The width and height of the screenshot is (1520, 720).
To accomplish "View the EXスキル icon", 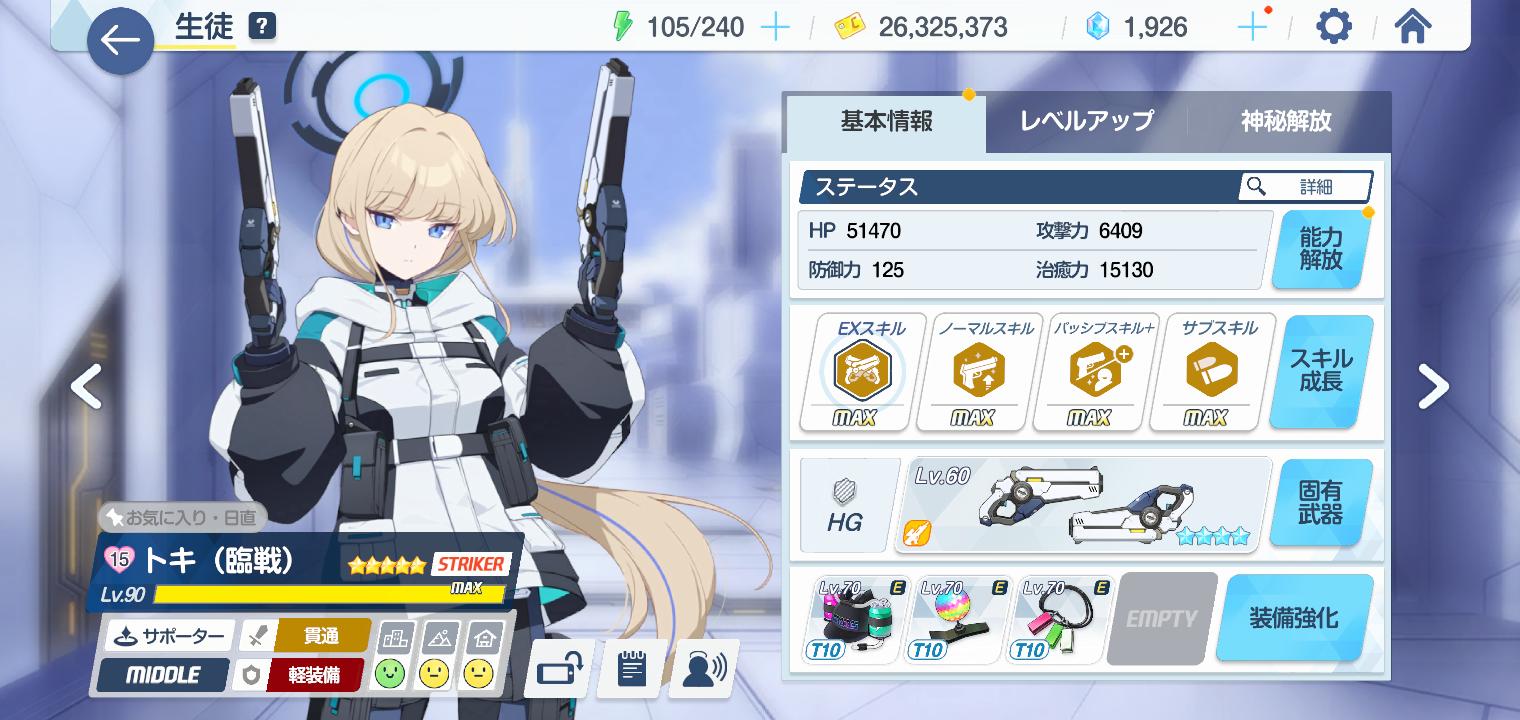I will coord(855,372).
